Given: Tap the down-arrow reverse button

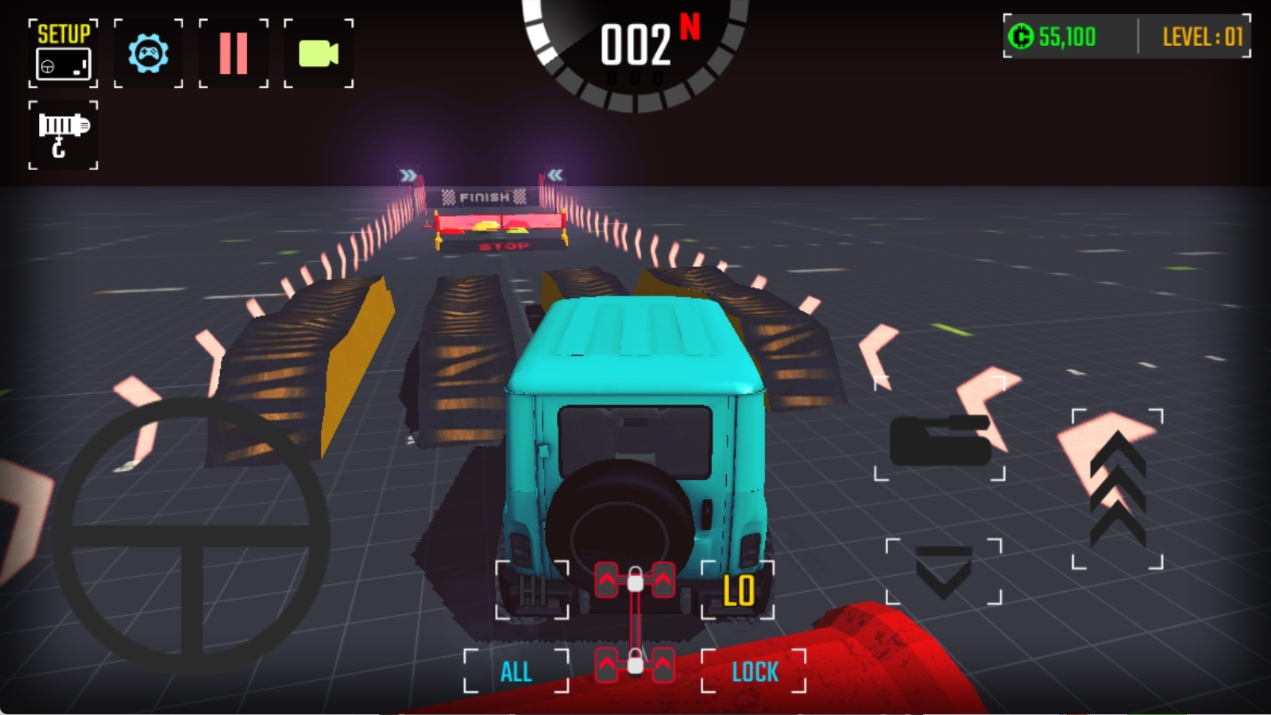Looking at the screenshot, I should click(x=943, y=572).
